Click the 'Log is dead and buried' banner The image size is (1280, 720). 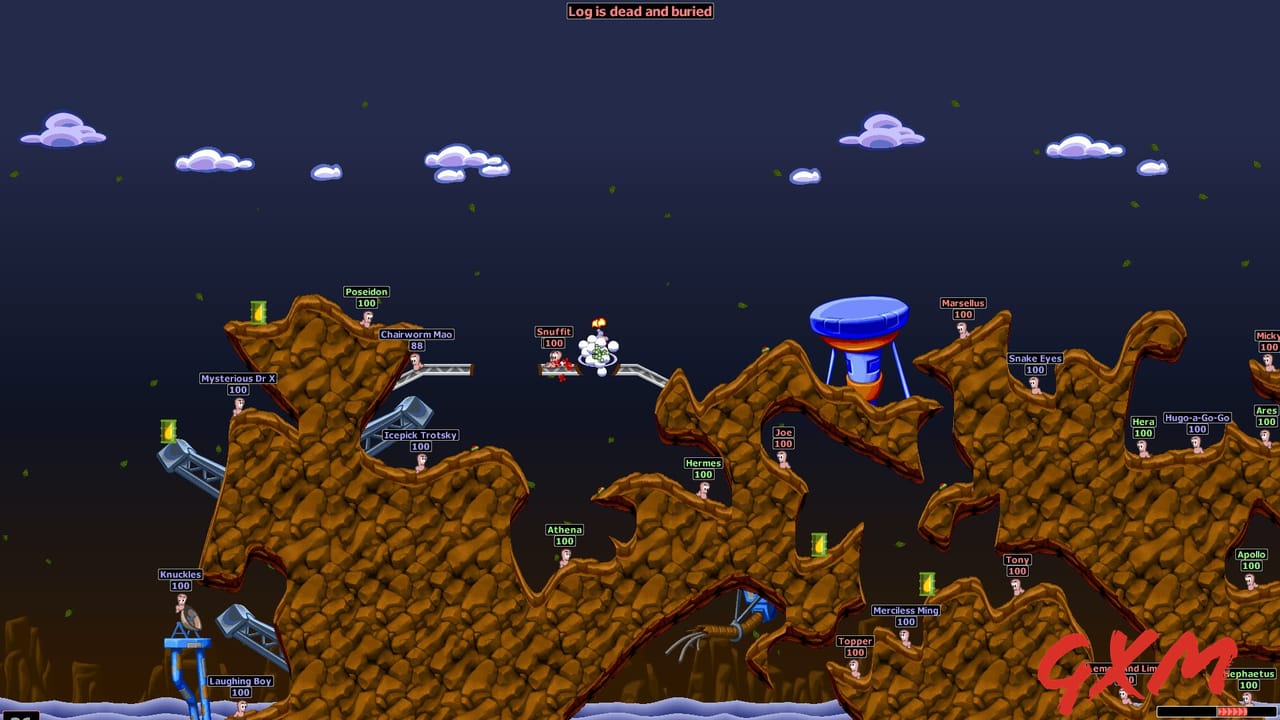pos(640,11)
